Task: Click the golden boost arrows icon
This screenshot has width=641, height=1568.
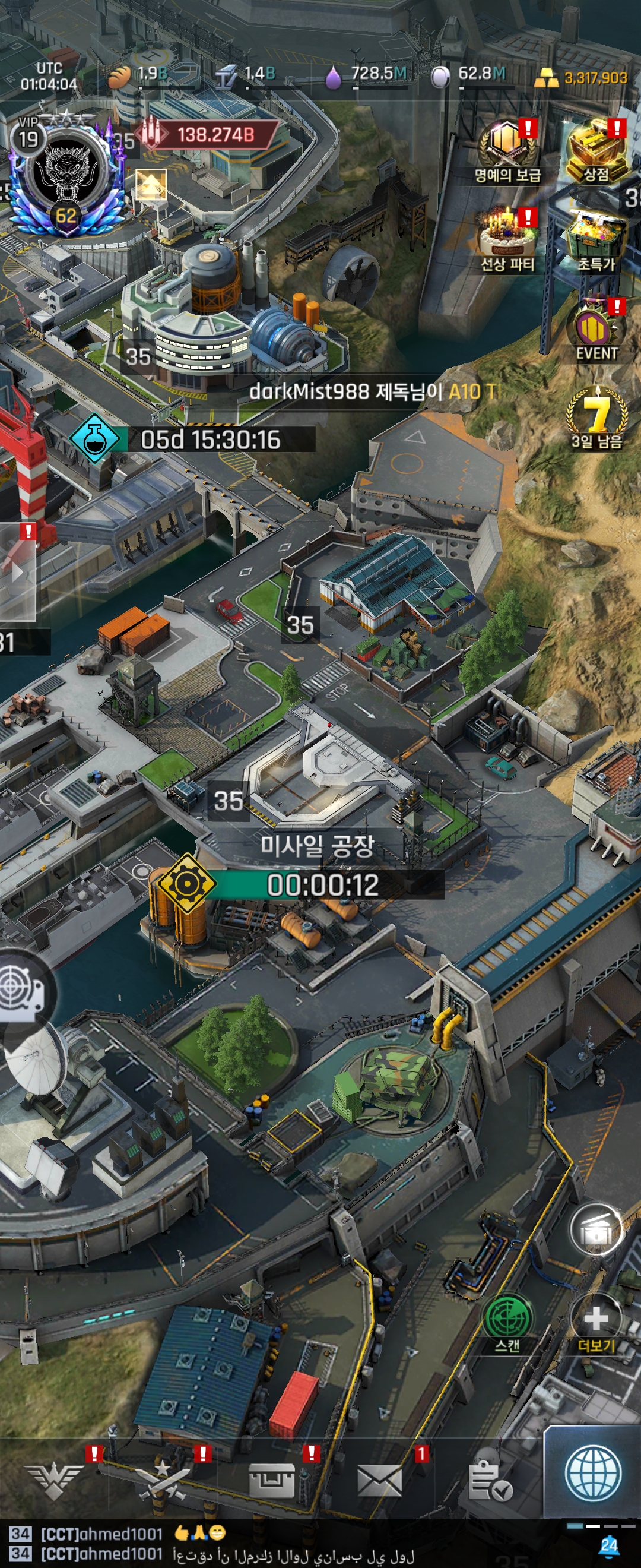Action: click(151, 185)
